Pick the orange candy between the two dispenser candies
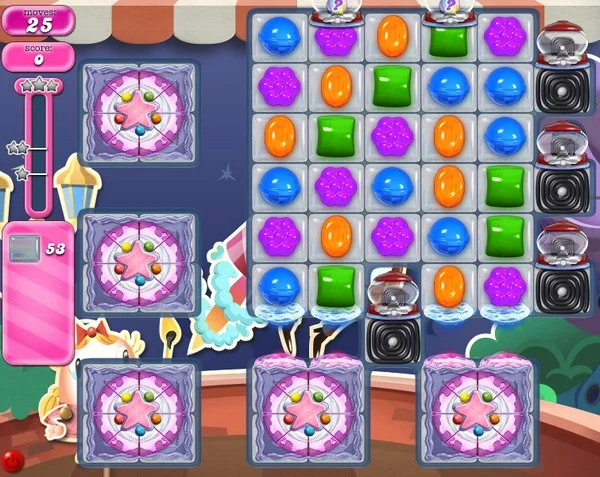The image size is (600, 477). [392, 35]
